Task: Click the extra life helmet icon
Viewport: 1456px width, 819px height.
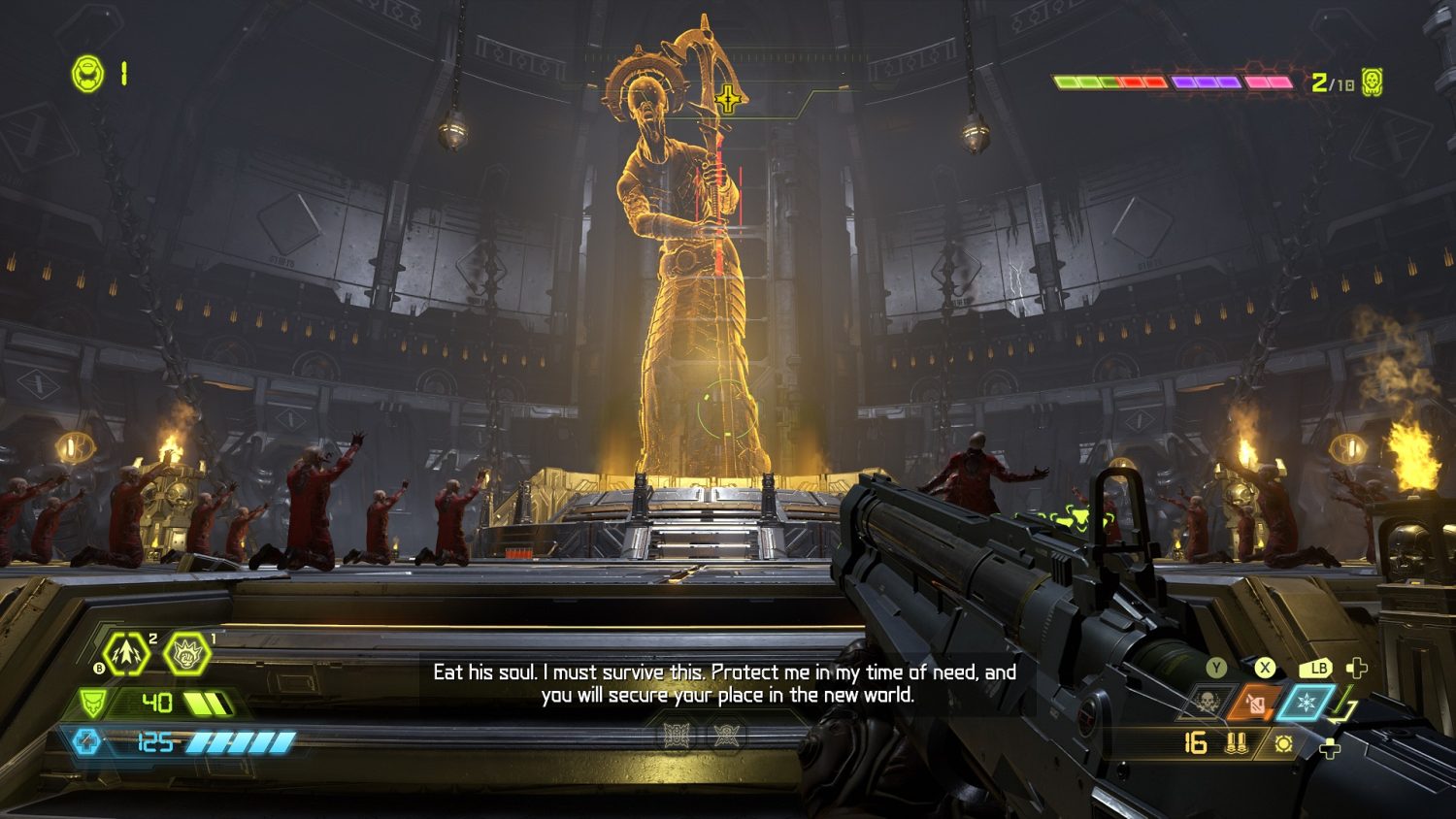Action: click(x=88, y=74)
